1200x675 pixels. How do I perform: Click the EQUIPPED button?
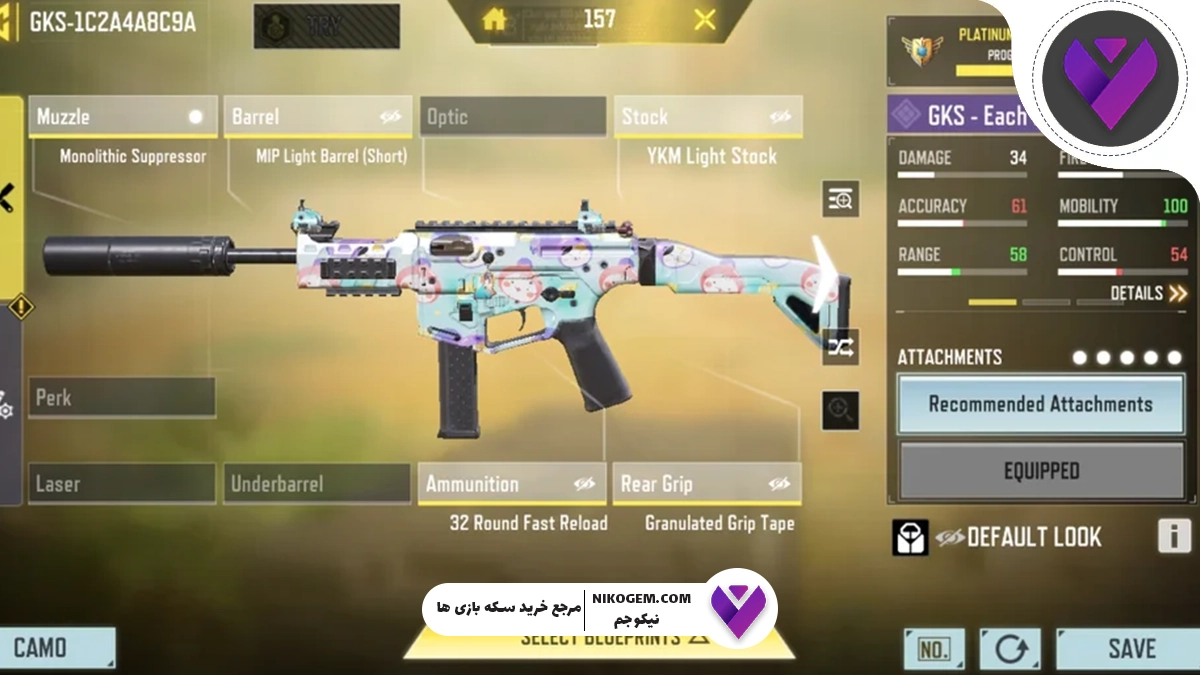pyautogui.click(x=1040, y=470)
